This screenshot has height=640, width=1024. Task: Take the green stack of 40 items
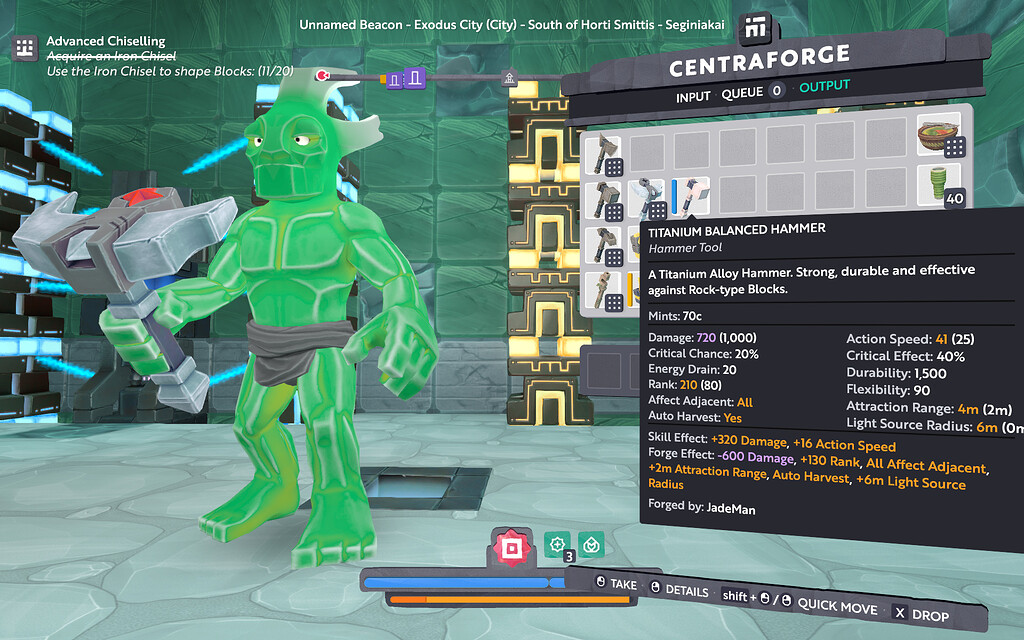[x=938, y=184]
